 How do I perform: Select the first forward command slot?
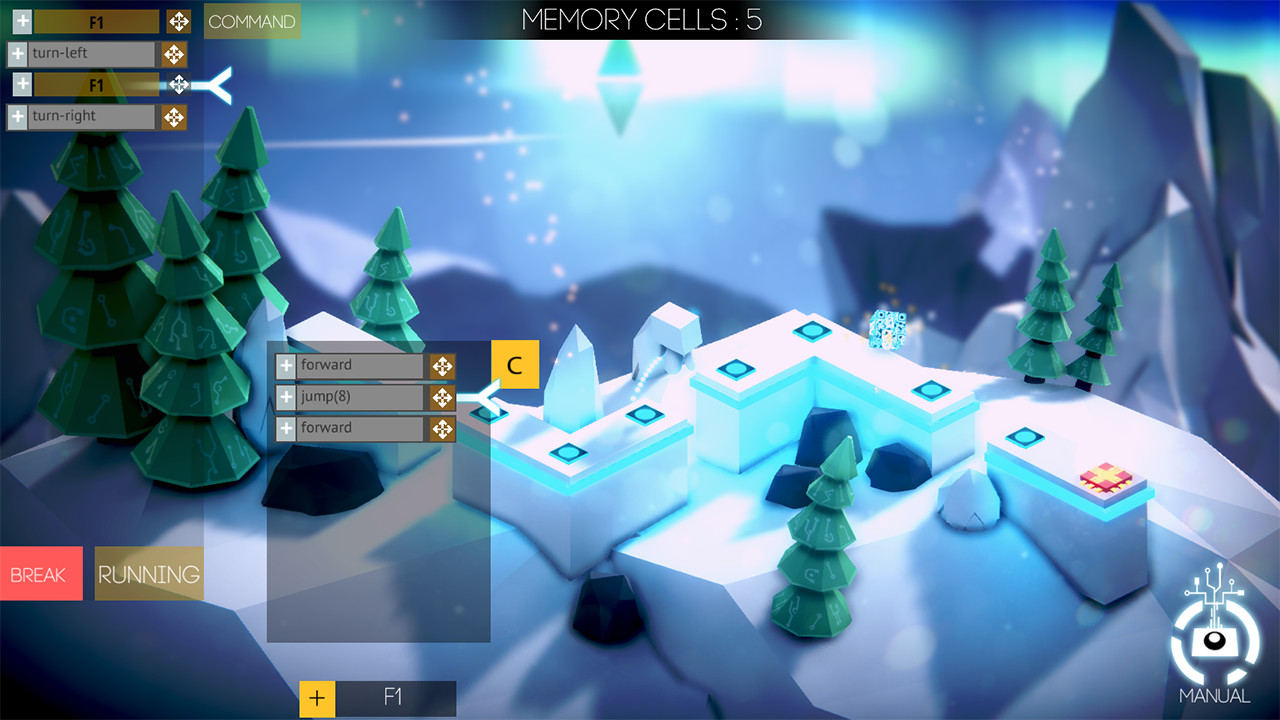tap(360, 365)
